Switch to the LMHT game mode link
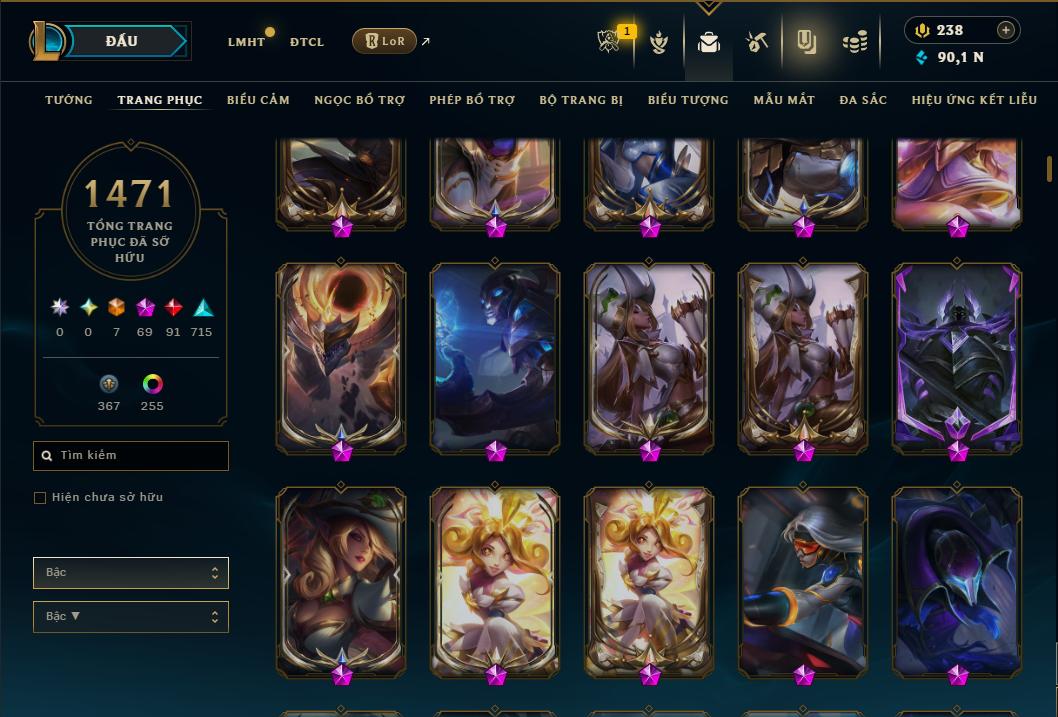Viewport: 1058px width, 717px height. 246,42
